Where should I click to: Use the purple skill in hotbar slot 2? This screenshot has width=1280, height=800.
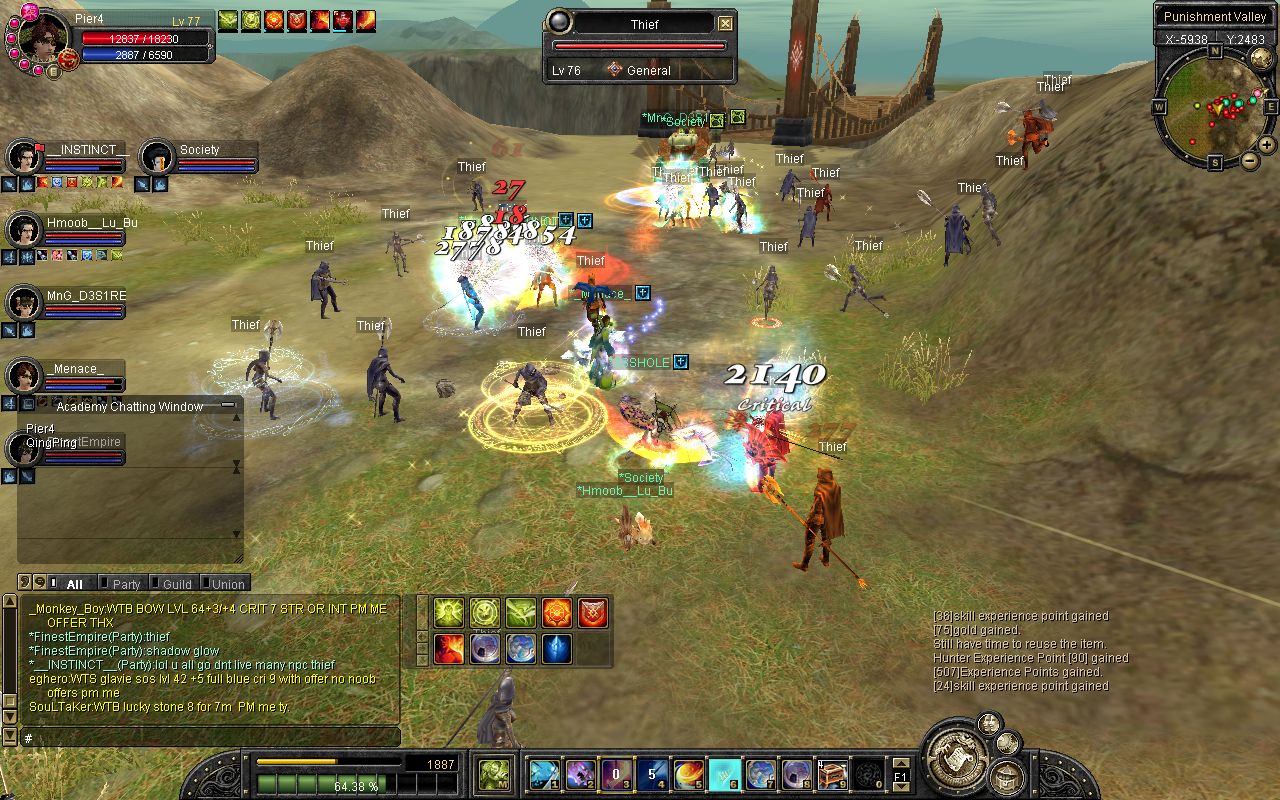[x=581, y=774]
